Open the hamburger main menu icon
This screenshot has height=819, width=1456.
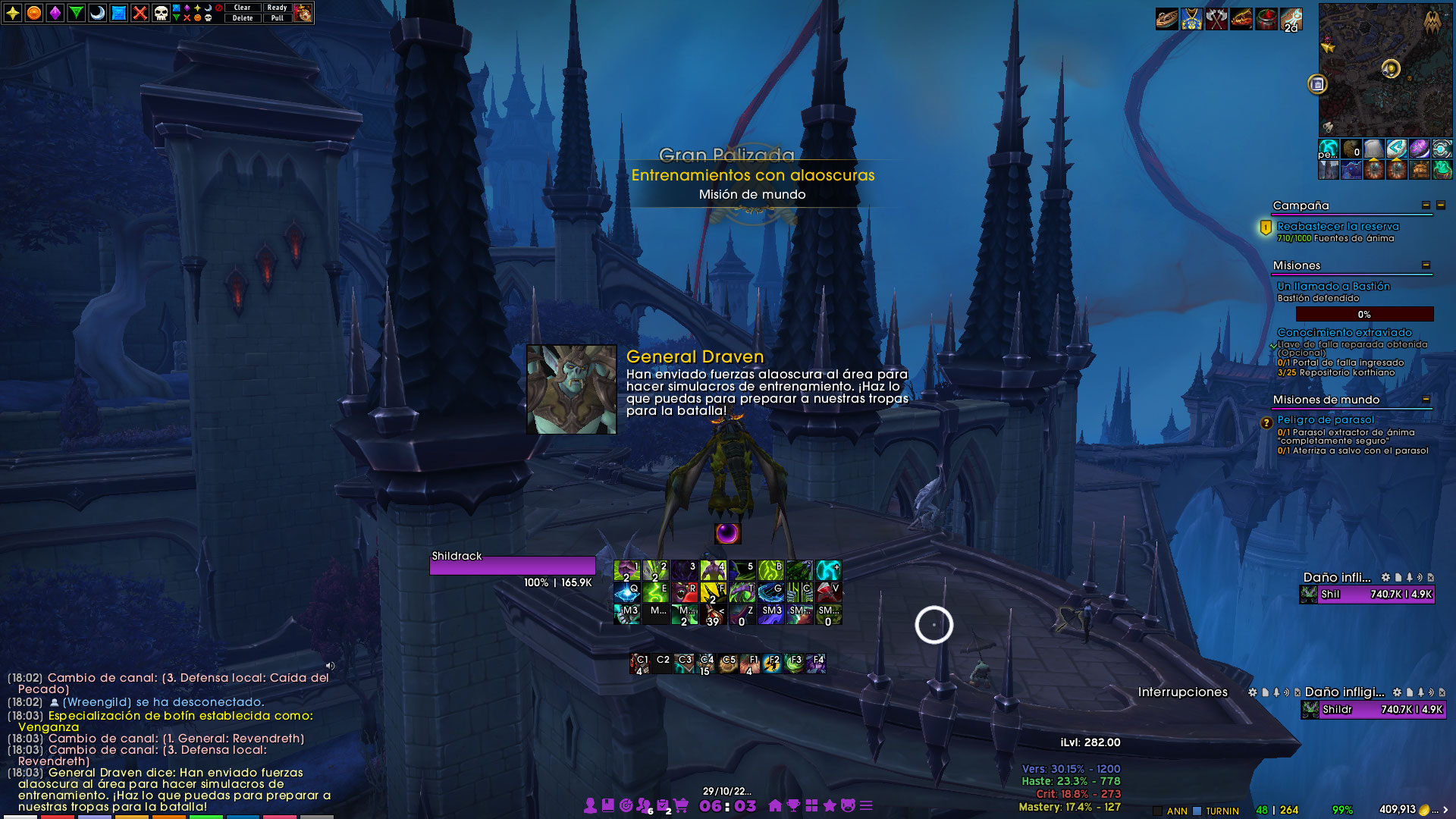(866, 805)
